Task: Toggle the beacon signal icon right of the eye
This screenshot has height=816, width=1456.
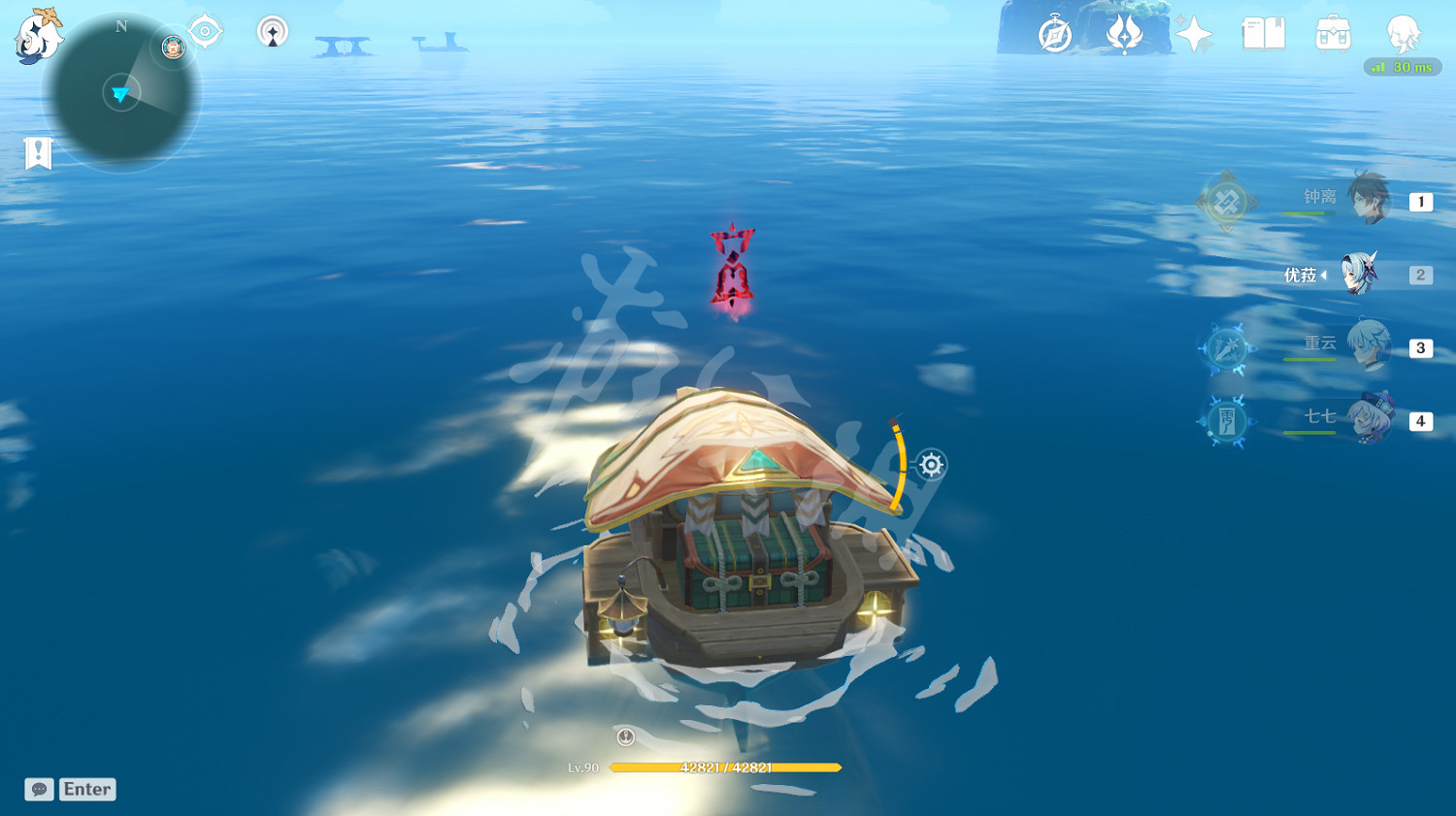Action: [272, 31]
